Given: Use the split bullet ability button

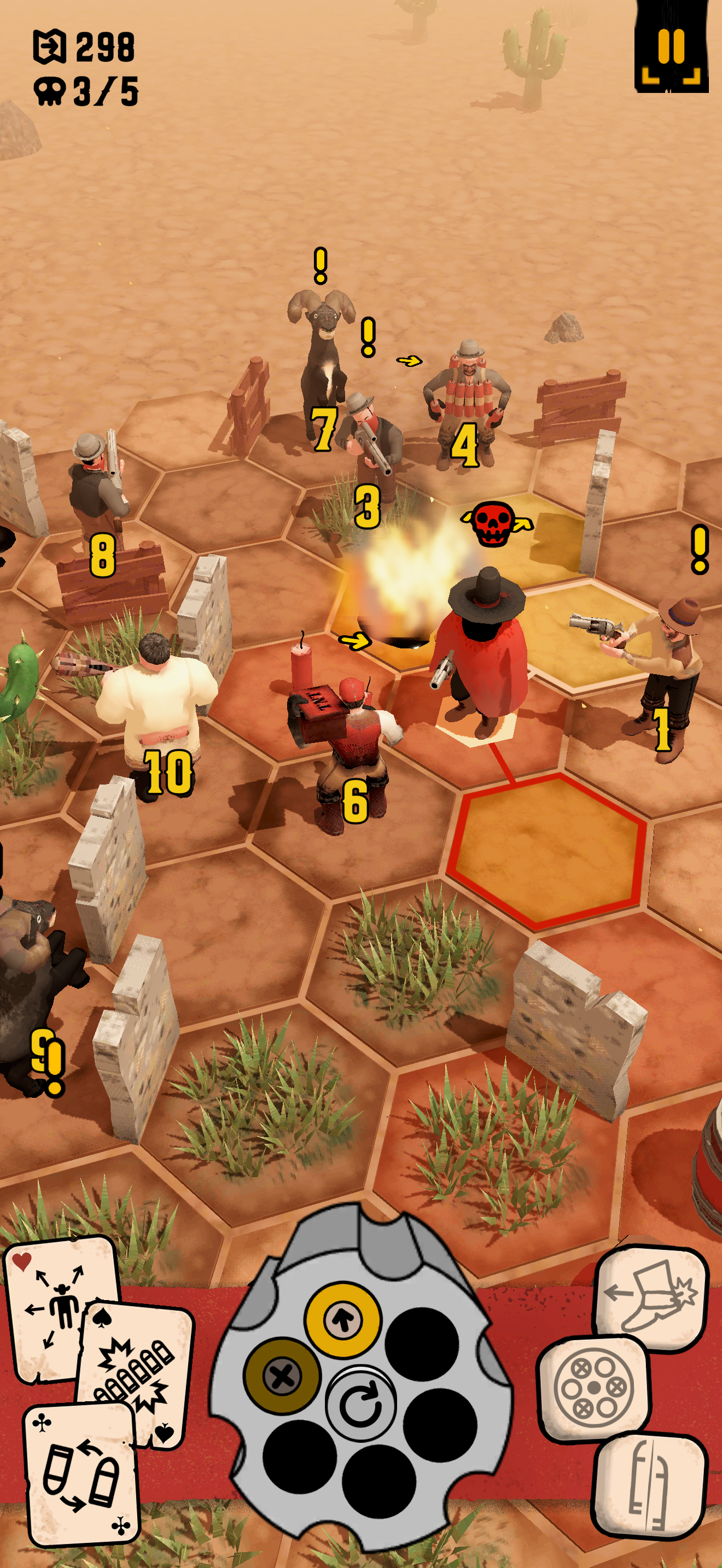Looking at the screenshot, I should click(649, 1483).
